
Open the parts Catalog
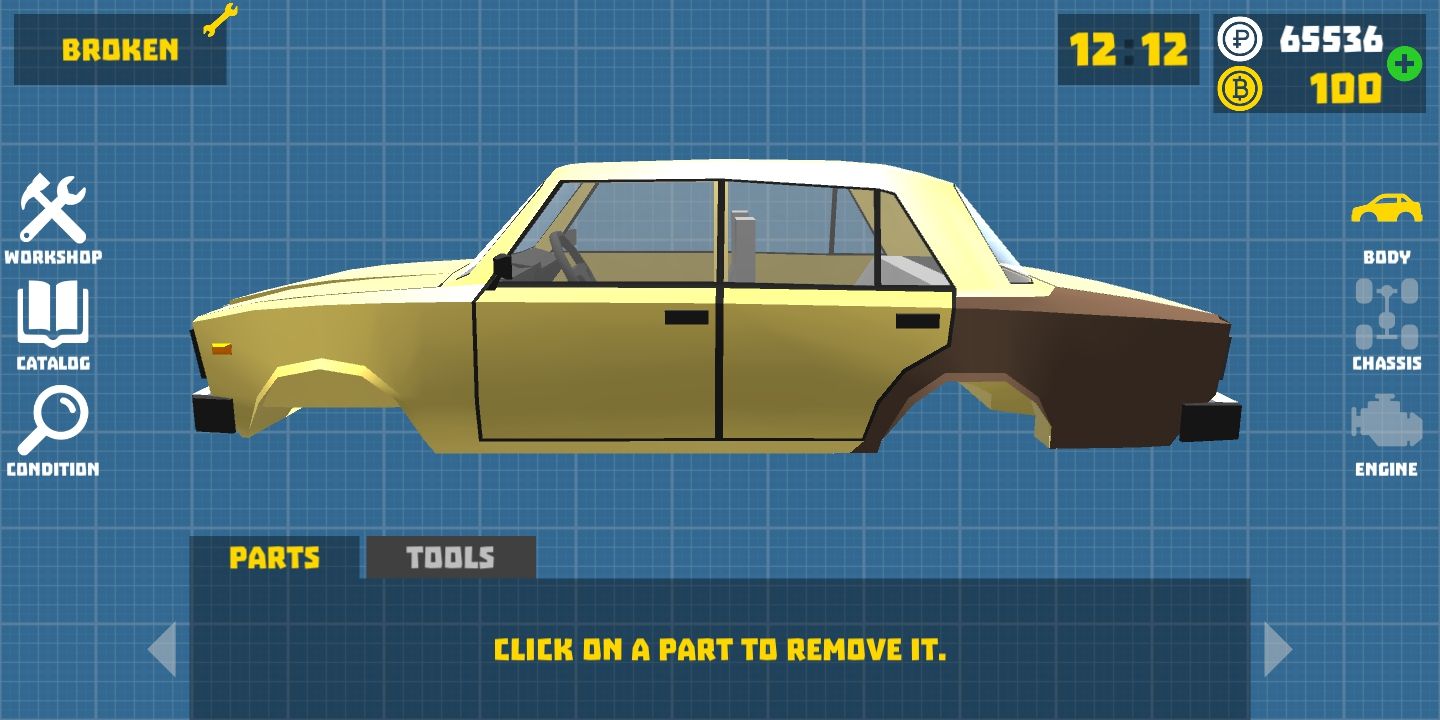[x=53, y=325]
